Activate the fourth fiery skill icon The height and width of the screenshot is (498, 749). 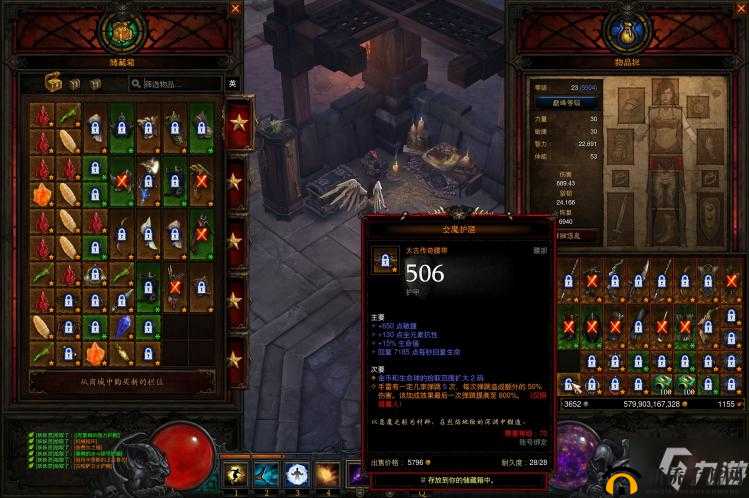327,473
